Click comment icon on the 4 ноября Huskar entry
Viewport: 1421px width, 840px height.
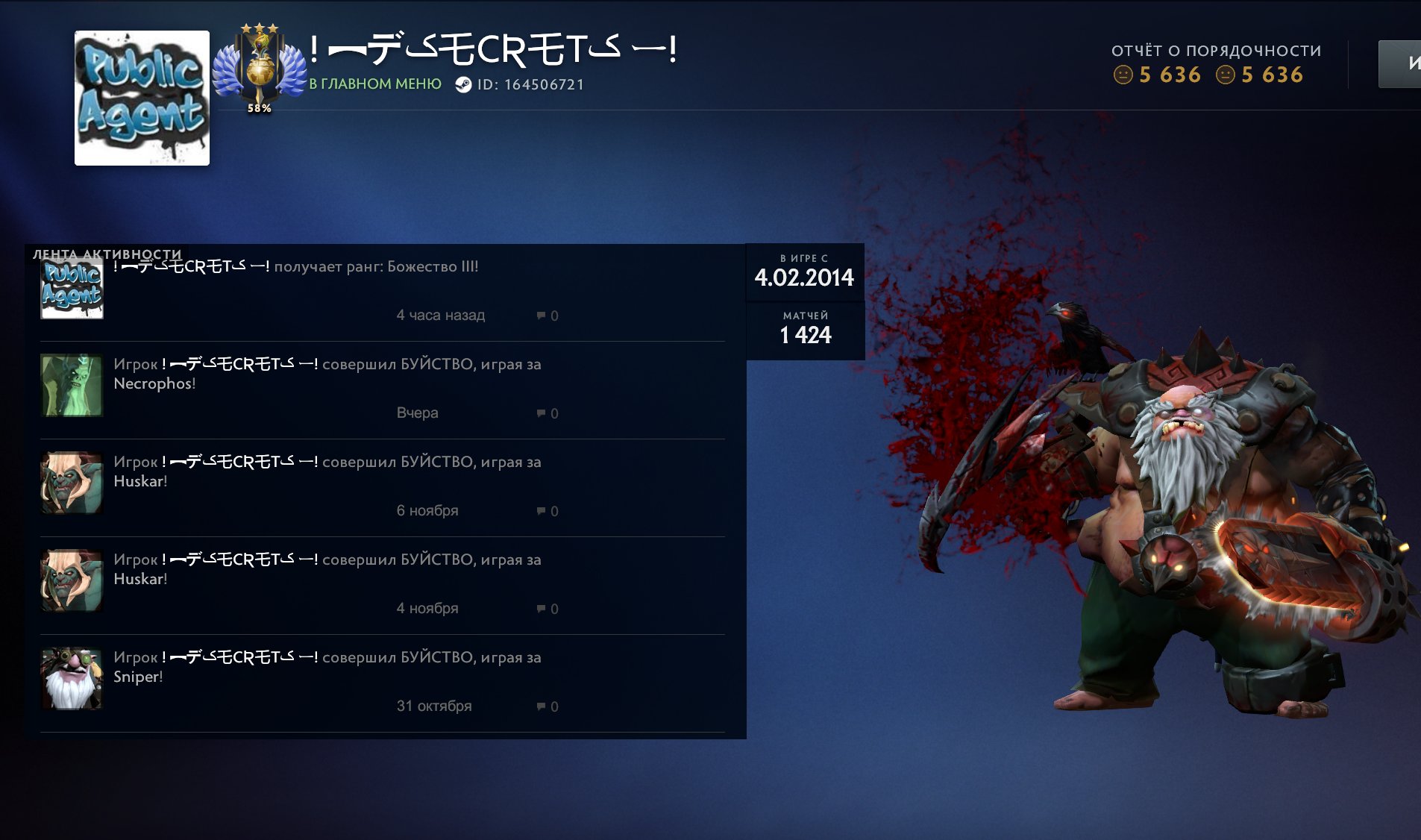(x=541, y=608)
